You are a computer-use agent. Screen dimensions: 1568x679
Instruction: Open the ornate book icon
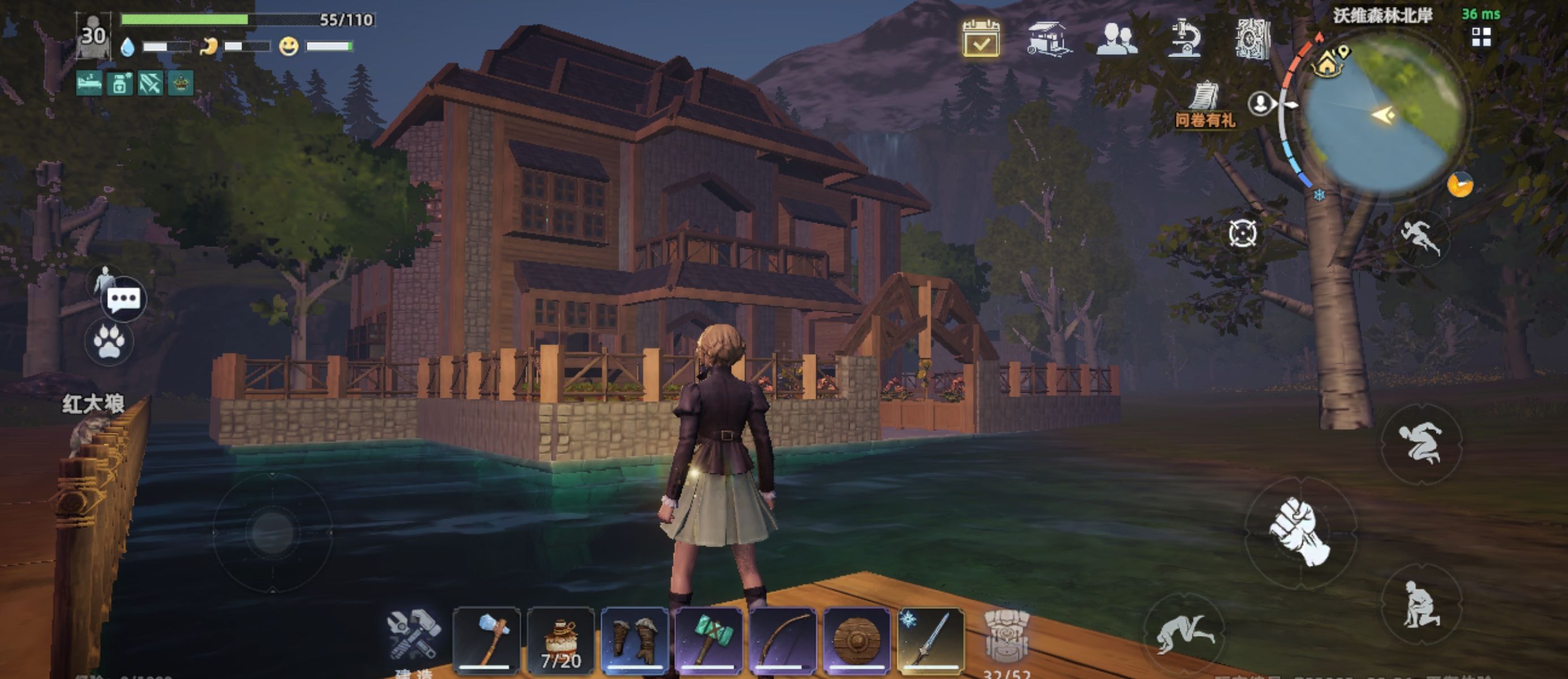pyautogui.click(x=1253, y=39)
